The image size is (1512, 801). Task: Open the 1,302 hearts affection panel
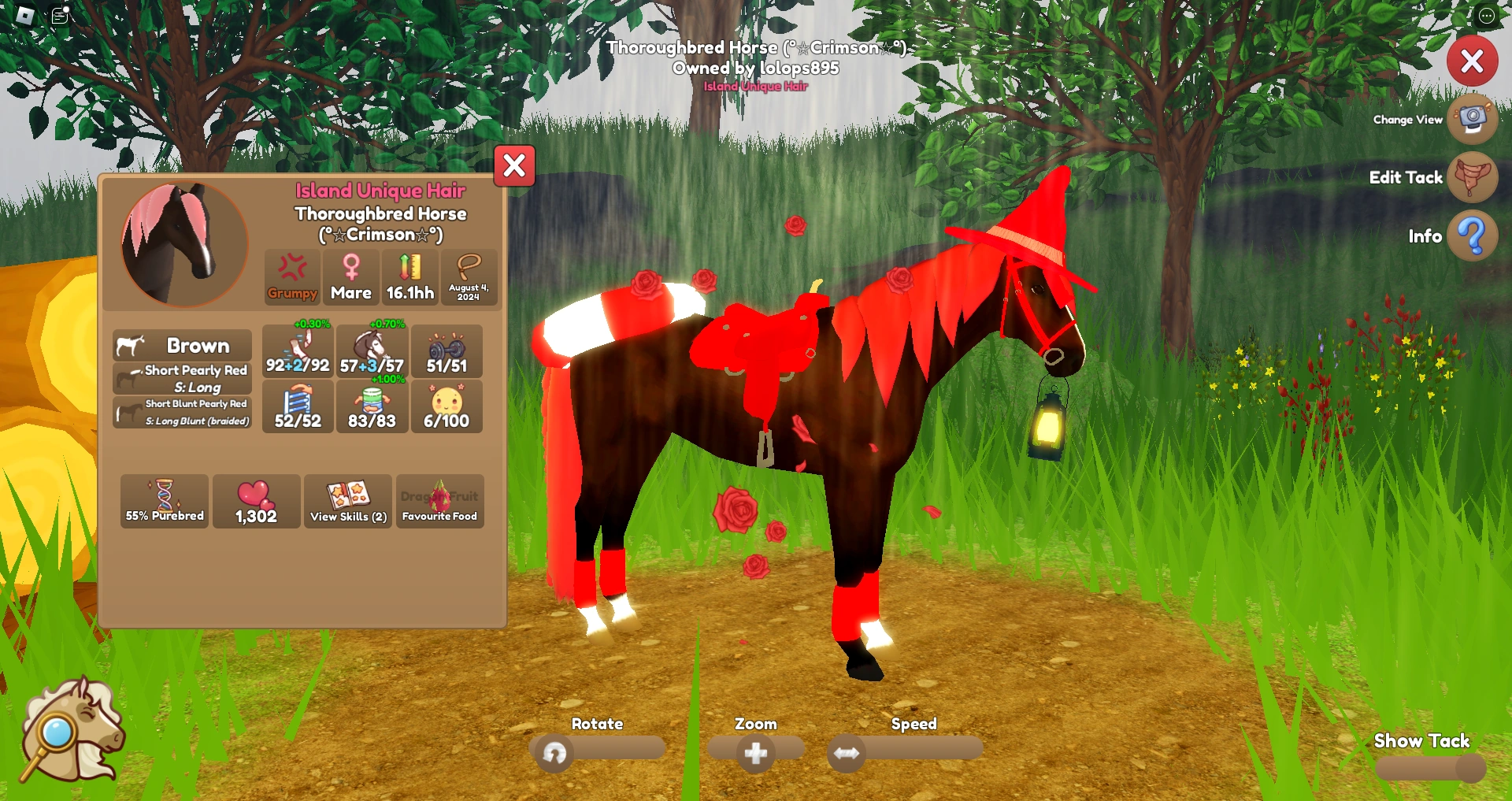pyautogui.click(x=256, y=501)
